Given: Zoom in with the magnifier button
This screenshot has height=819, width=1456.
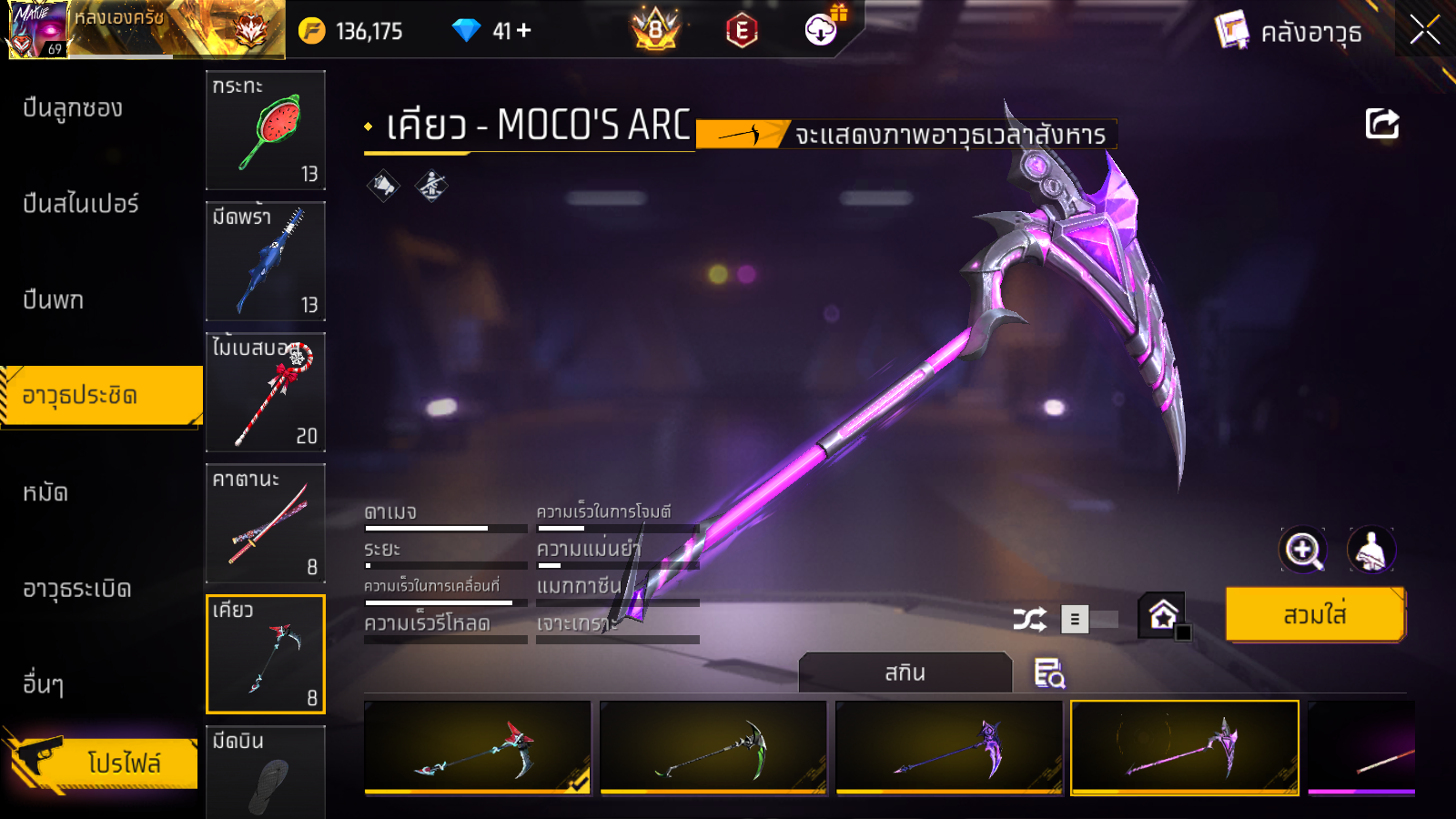Looking at the screenshot, I should [x=1303, y=550].
